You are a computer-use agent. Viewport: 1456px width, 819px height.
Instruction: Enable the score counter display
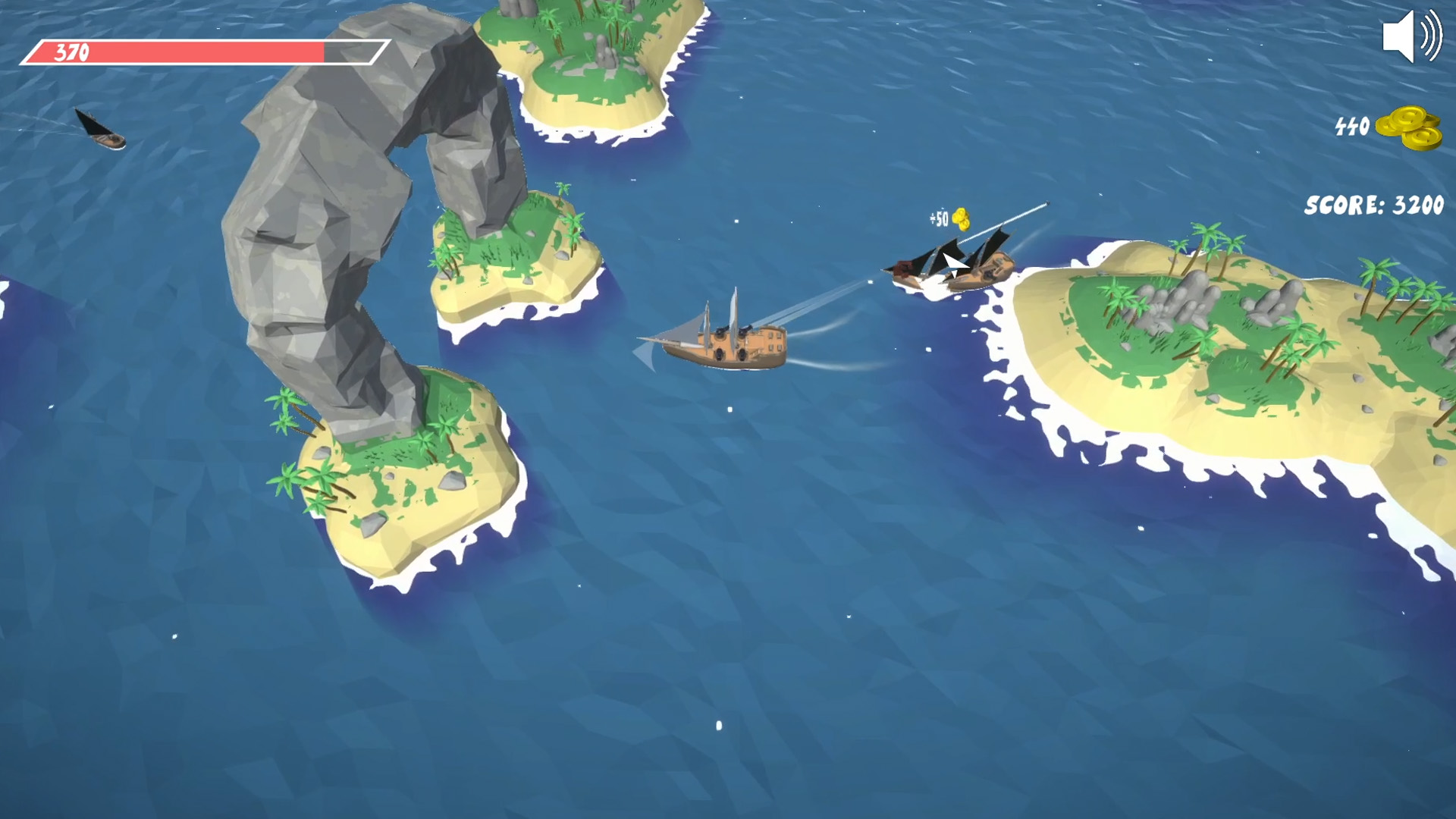click(1369, 203)
